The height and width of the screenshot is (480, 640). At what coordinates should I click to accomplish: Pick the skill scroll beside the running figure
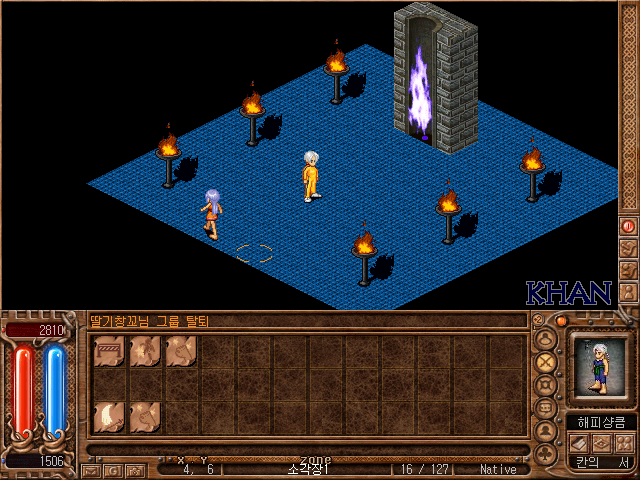tap(181, 351)
